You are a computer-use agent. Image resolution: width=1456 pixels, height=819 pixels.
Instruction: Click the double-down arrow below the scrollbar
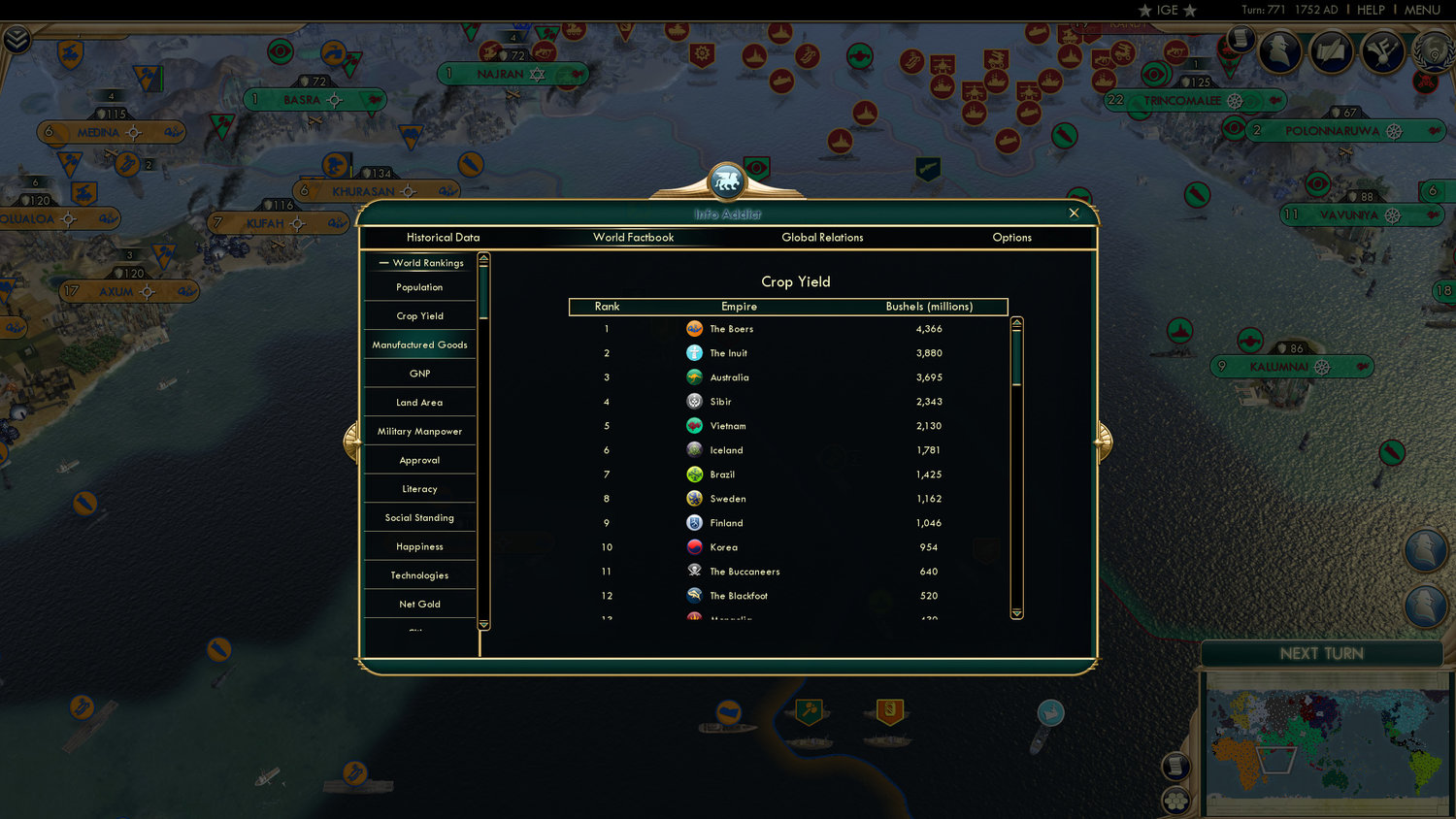(x=1016, y=613)
